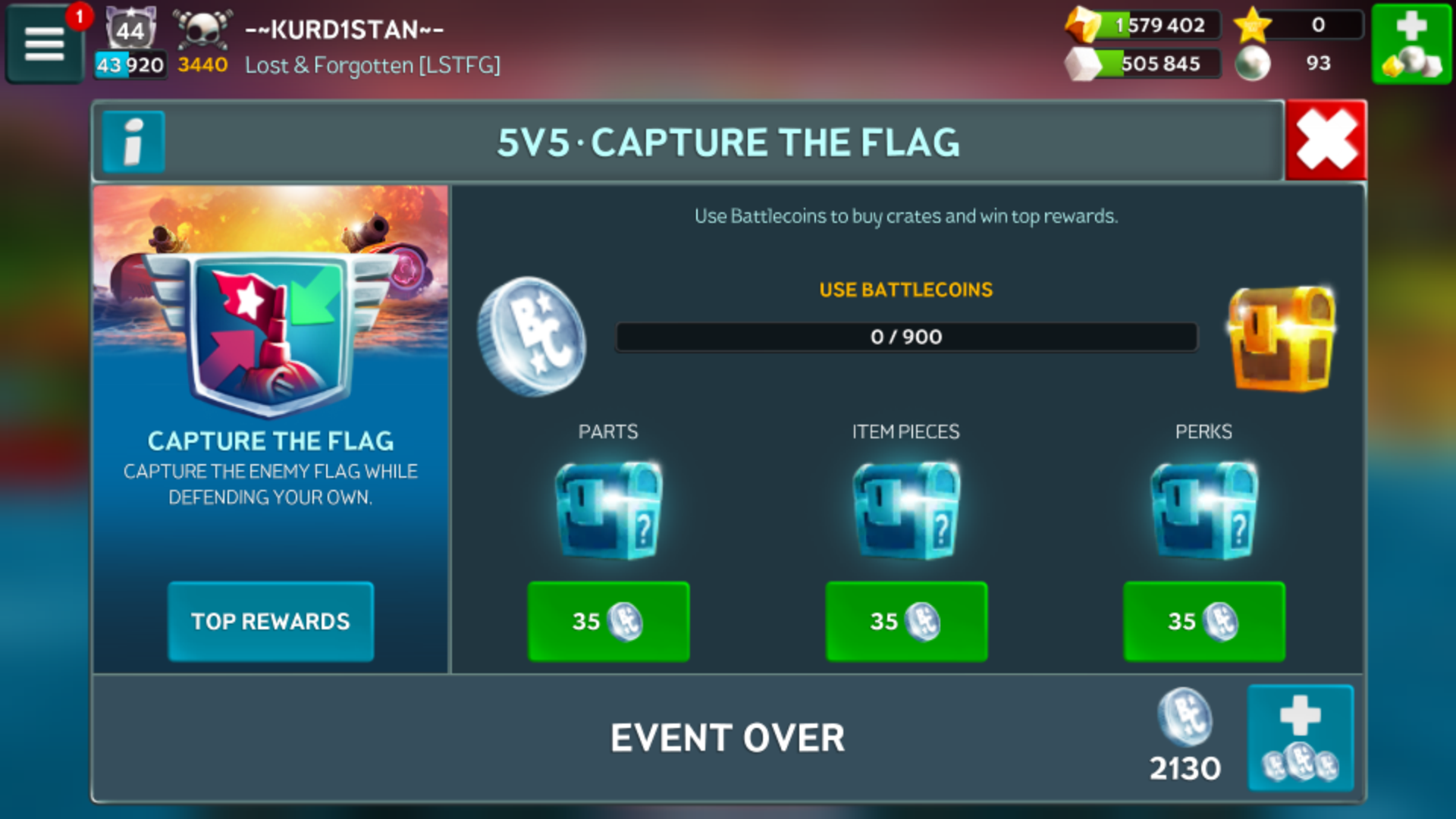Image resolution: width=1456 pixels, height=819 pixels.
Task: Open the Top Rewards list
Action: [x=271, y=621]
